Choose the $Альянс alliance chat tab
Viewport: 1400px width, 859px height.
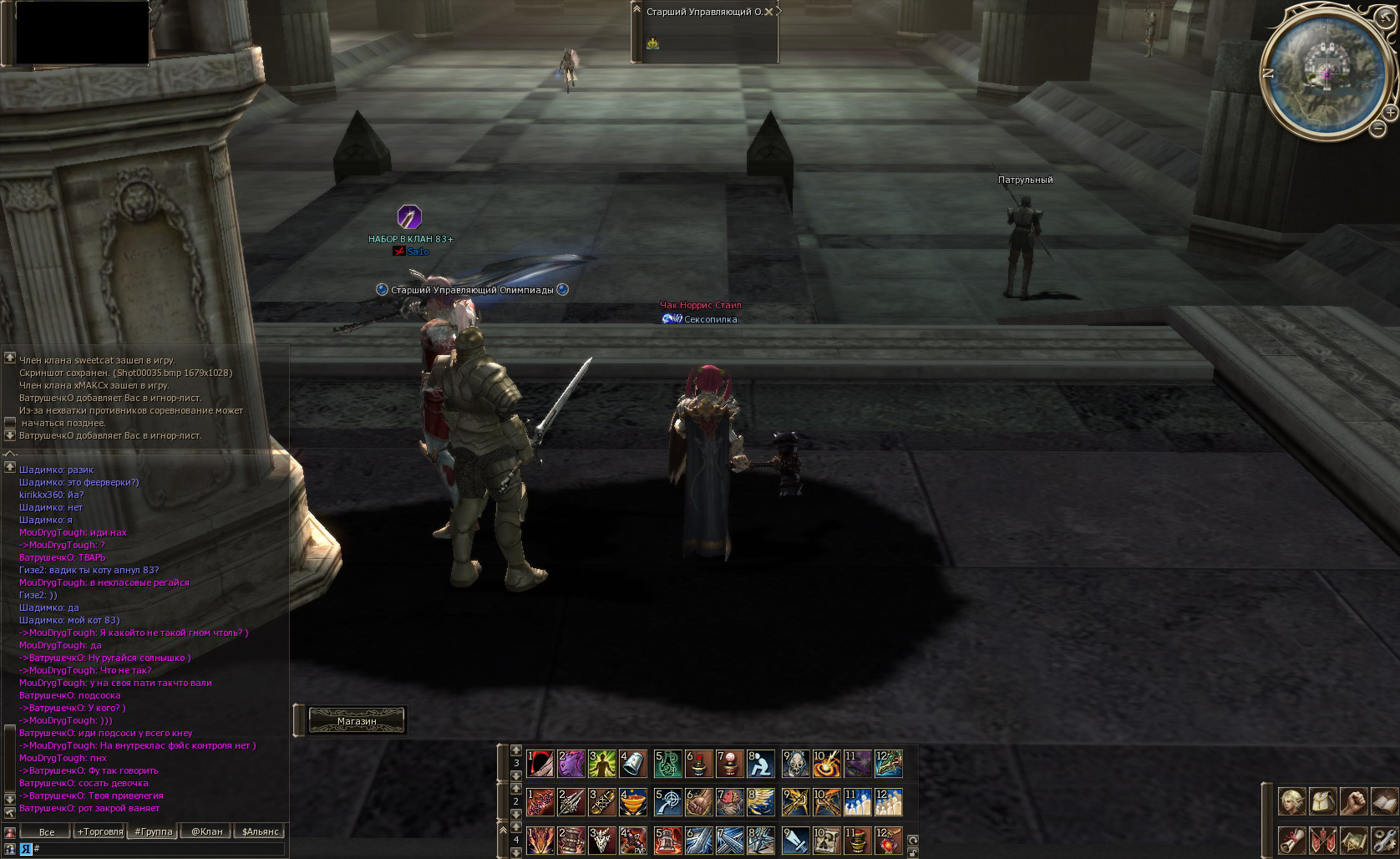[260, 831]
